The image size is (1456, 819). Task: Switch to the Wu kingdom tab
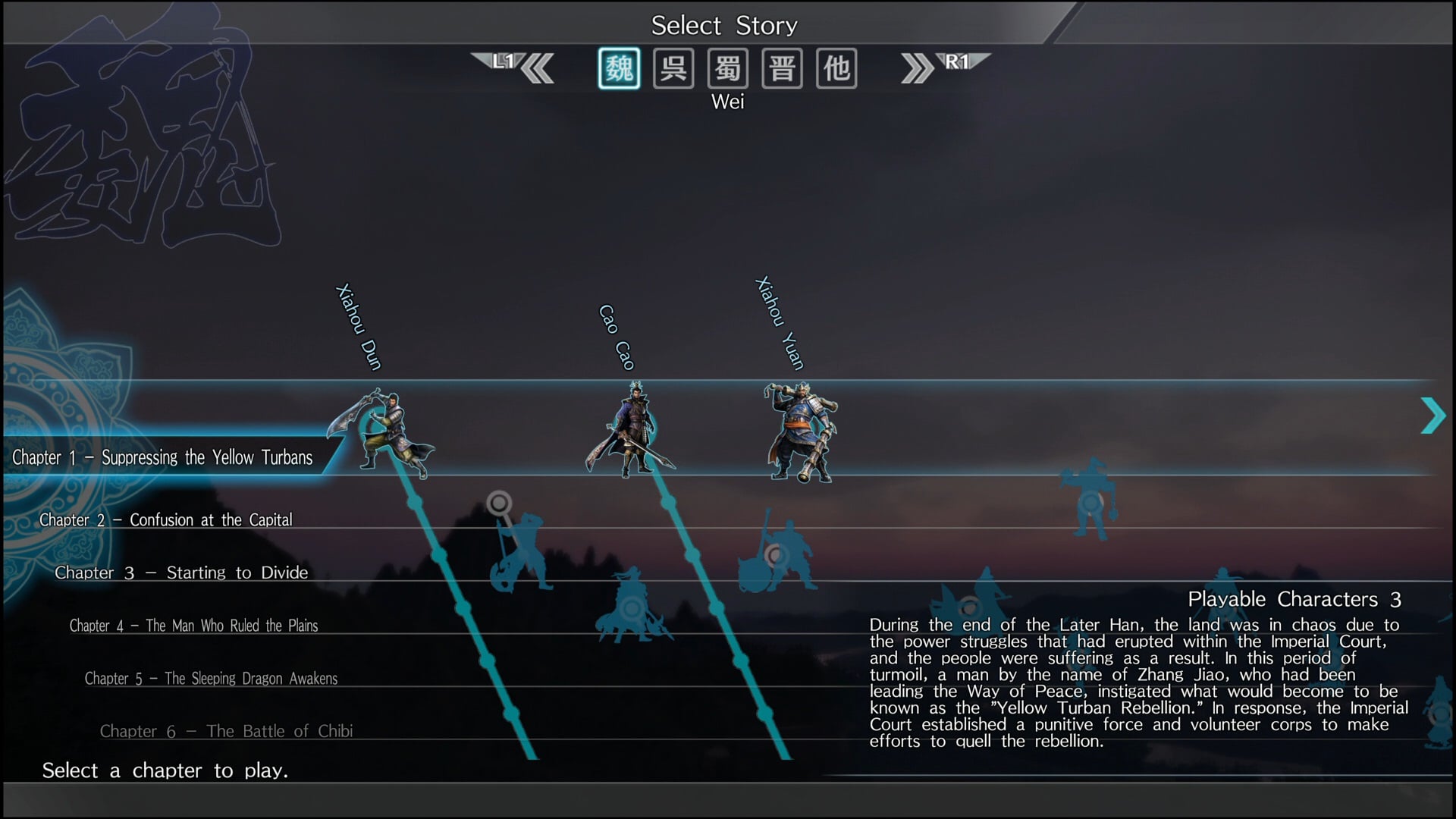point(673,69)
